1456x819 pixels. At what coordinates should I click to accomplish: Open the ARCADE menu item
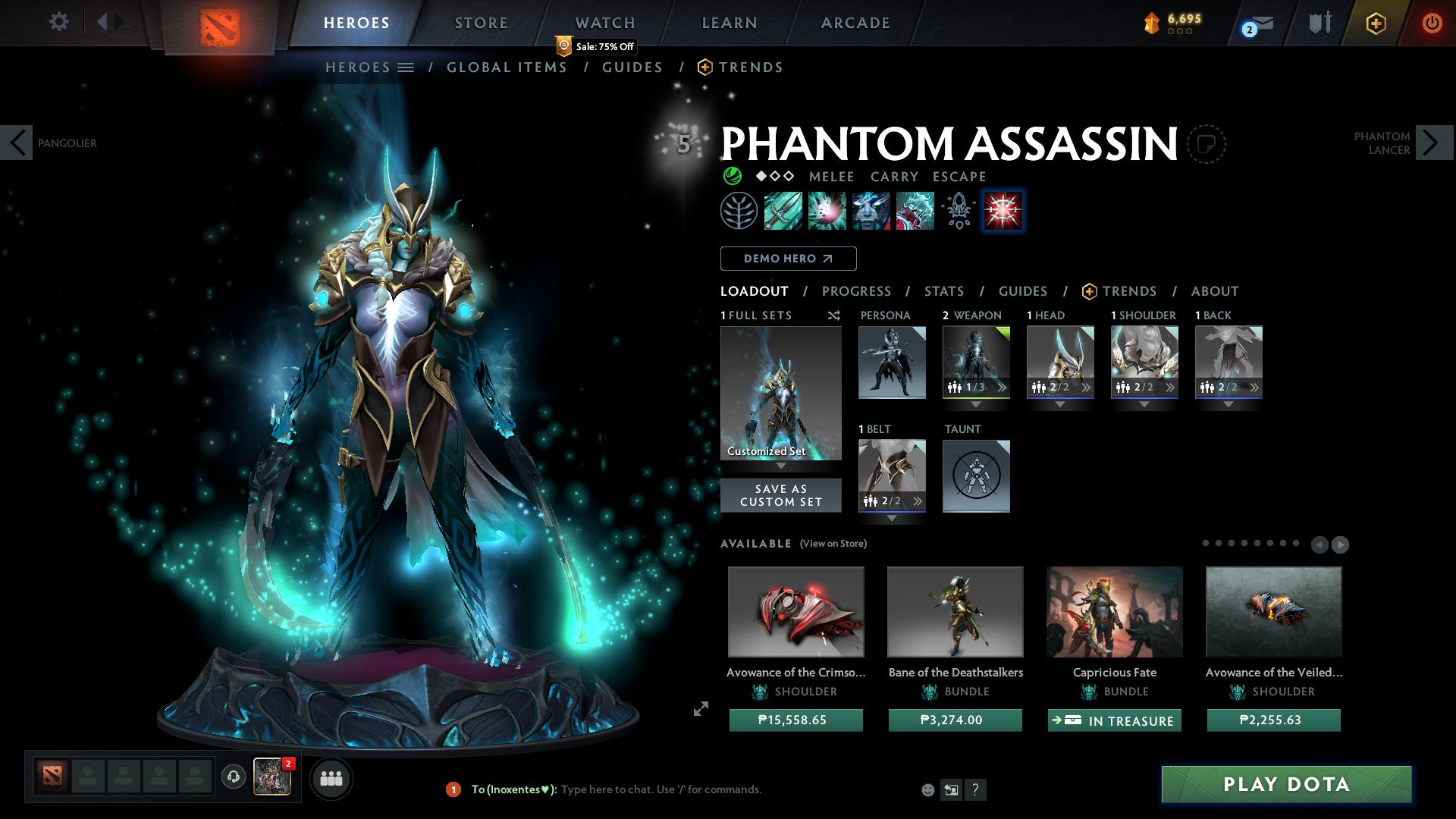coord(855,23)
